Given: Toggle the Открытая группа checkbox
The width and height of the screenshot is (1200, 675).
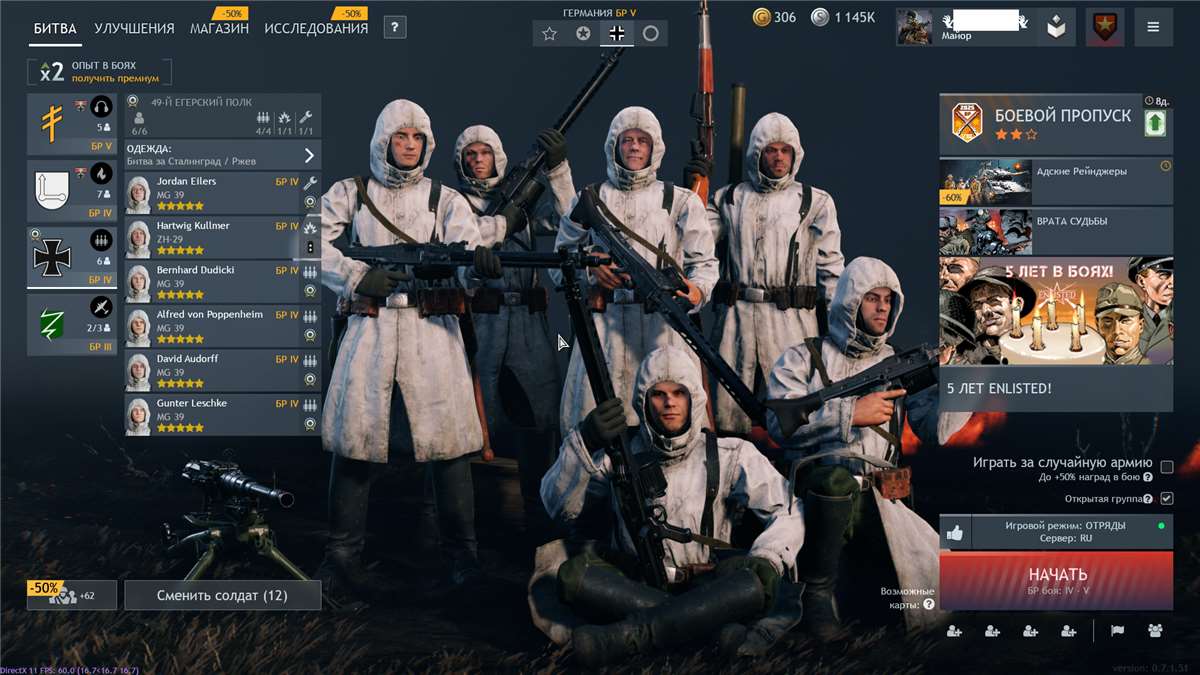Looking at the screenshot, I should [1166, 498].
